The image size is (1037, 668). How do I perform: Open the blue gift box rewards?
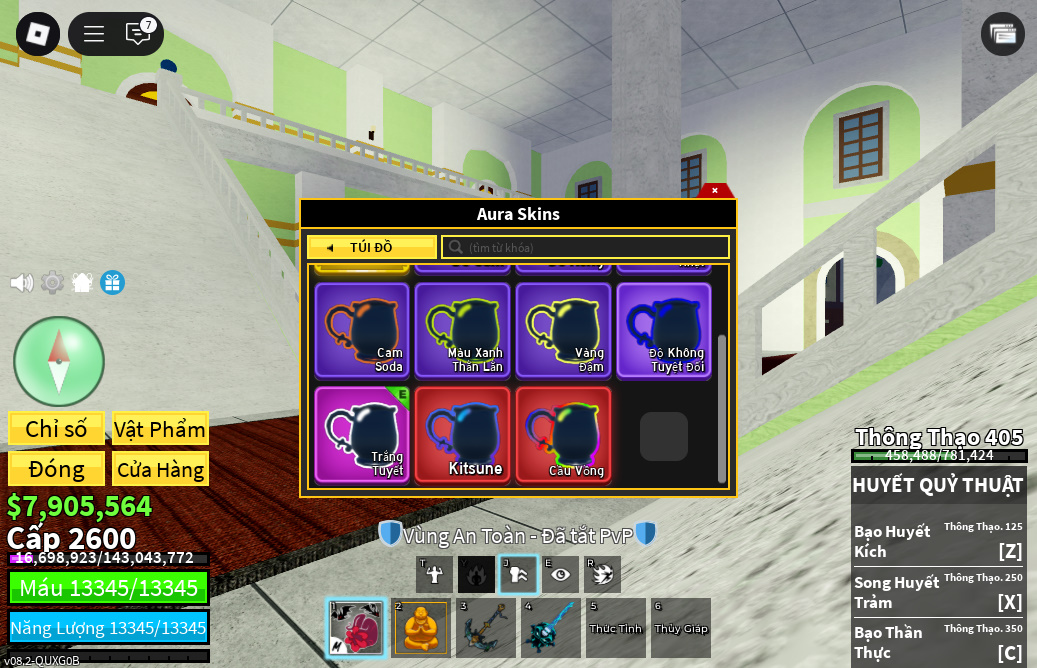coord(112,283)
